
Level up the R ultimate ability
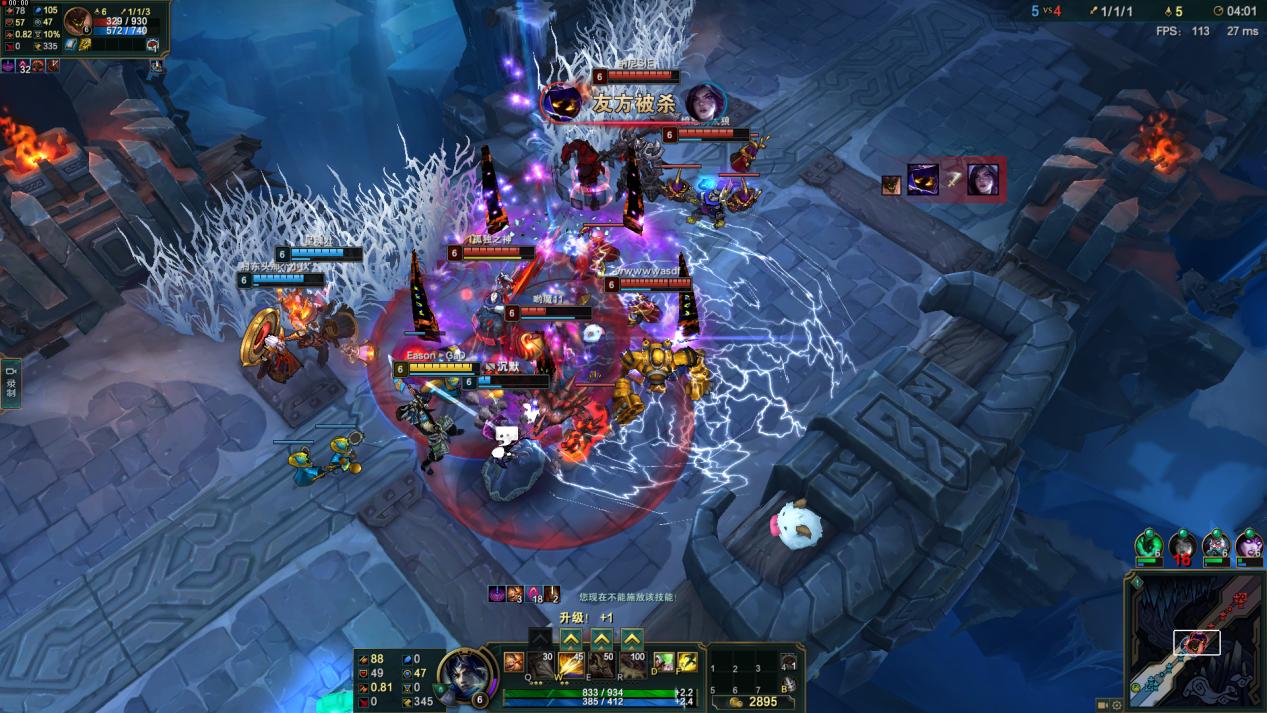[x=632, y=639]
